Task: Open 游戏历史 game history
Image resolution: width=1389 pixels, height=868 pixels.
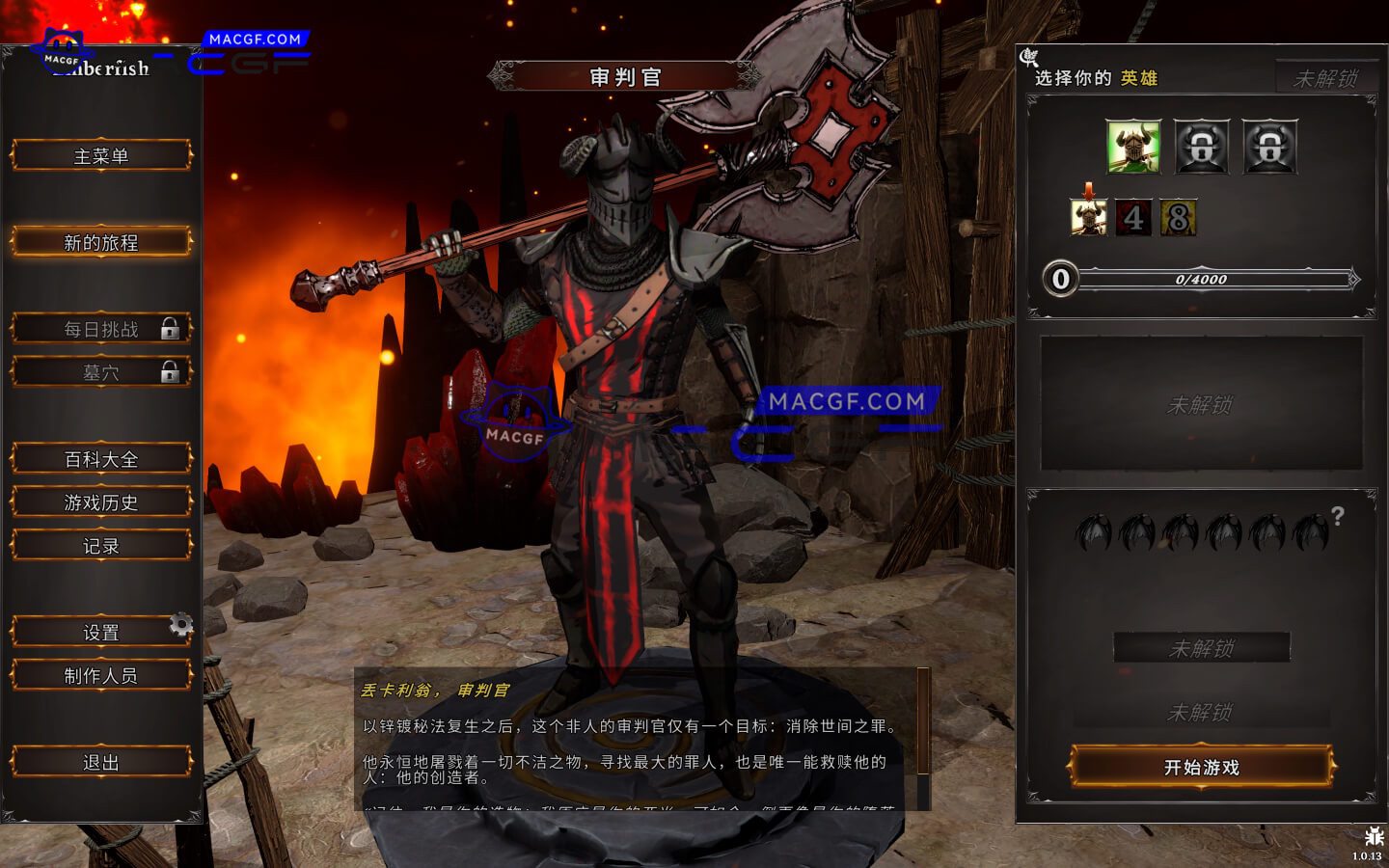Action: (100, 502)
